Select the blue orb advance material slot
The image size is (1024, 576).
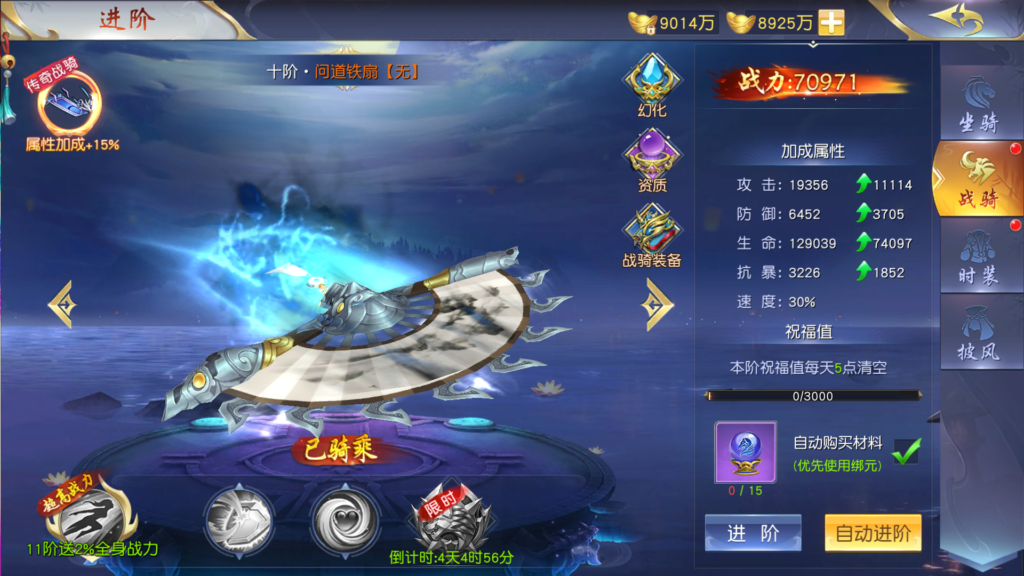point(745,452)
